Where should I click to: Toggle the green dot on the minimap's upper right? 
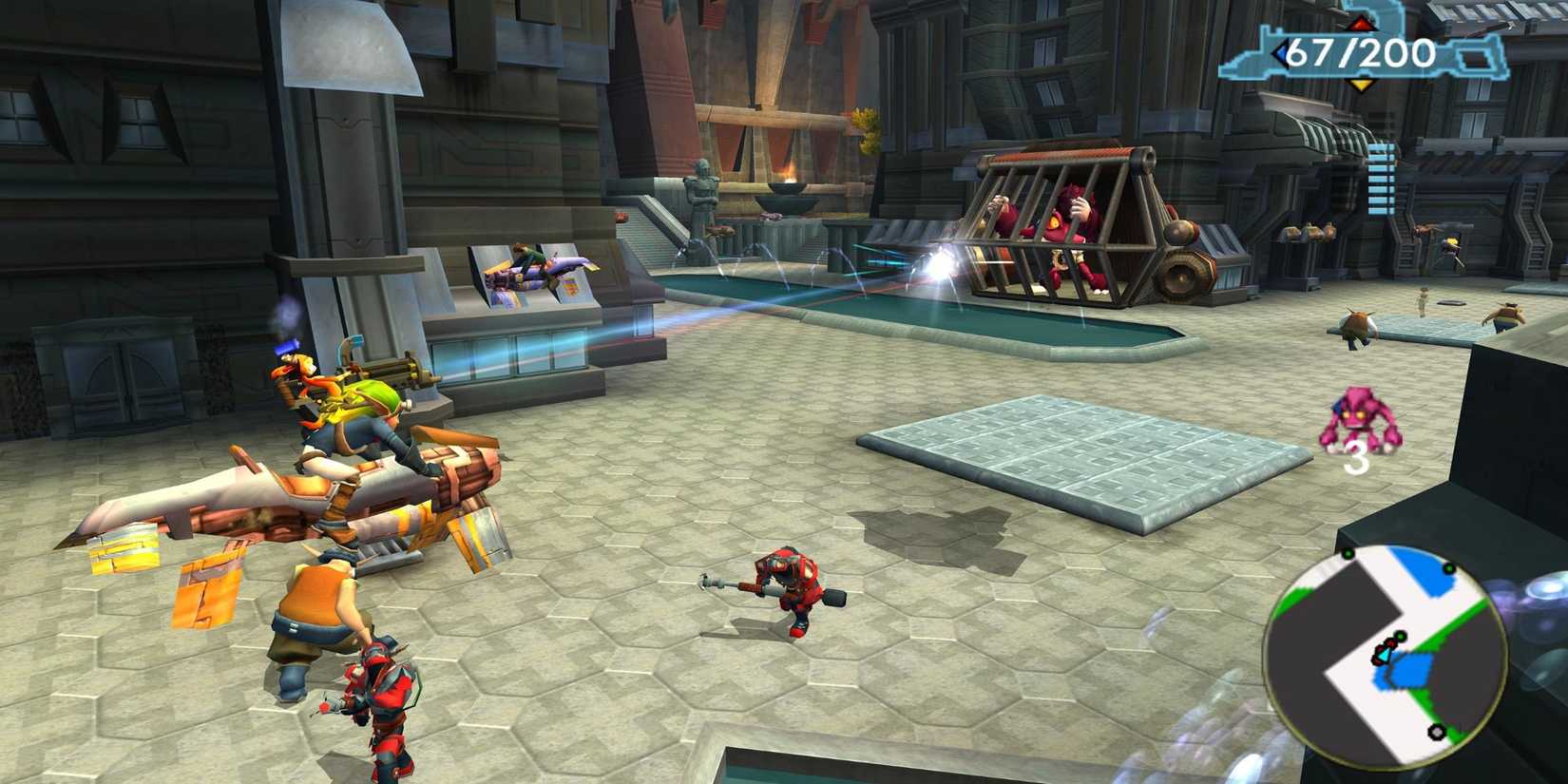coord(1448,567)
